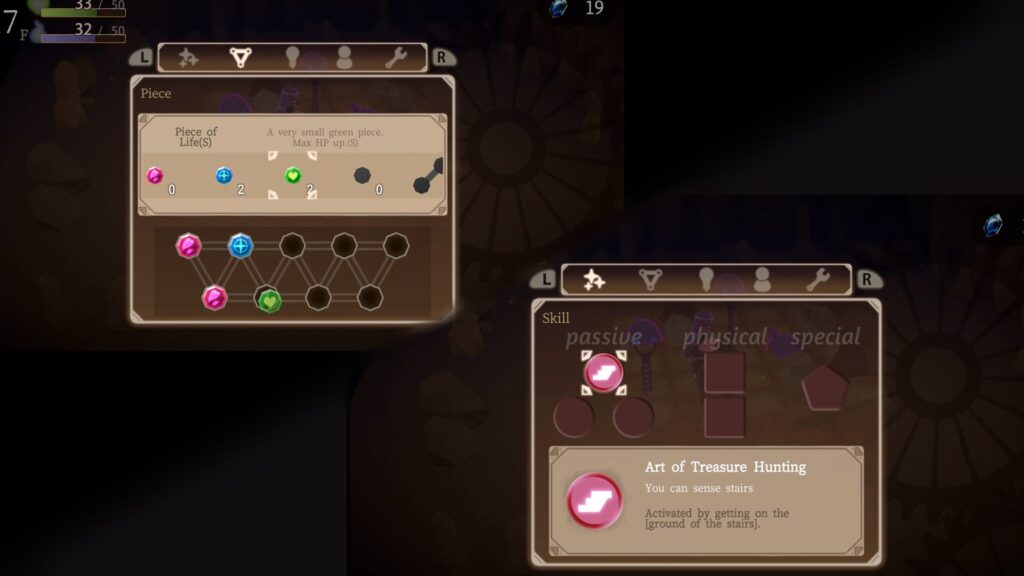Show the person tab above the Skill panel
Screen dimensions: 1024x576
[762, 280]
